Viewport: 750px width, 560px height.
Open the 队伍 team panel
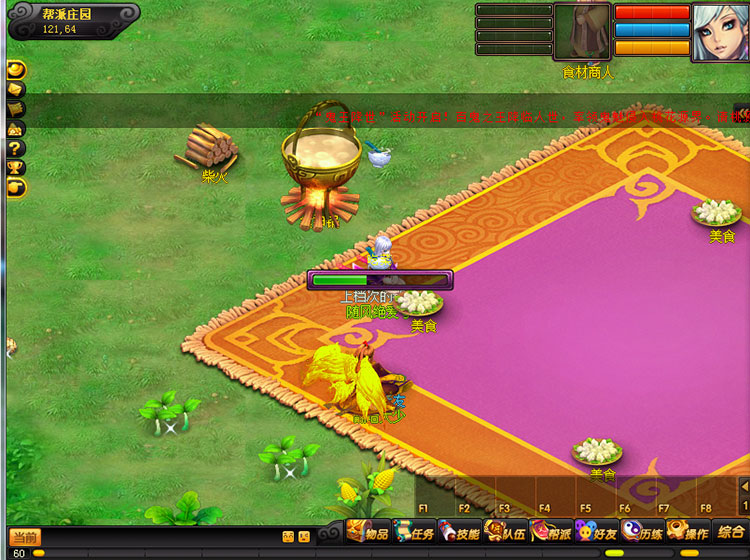pos(505,534)
